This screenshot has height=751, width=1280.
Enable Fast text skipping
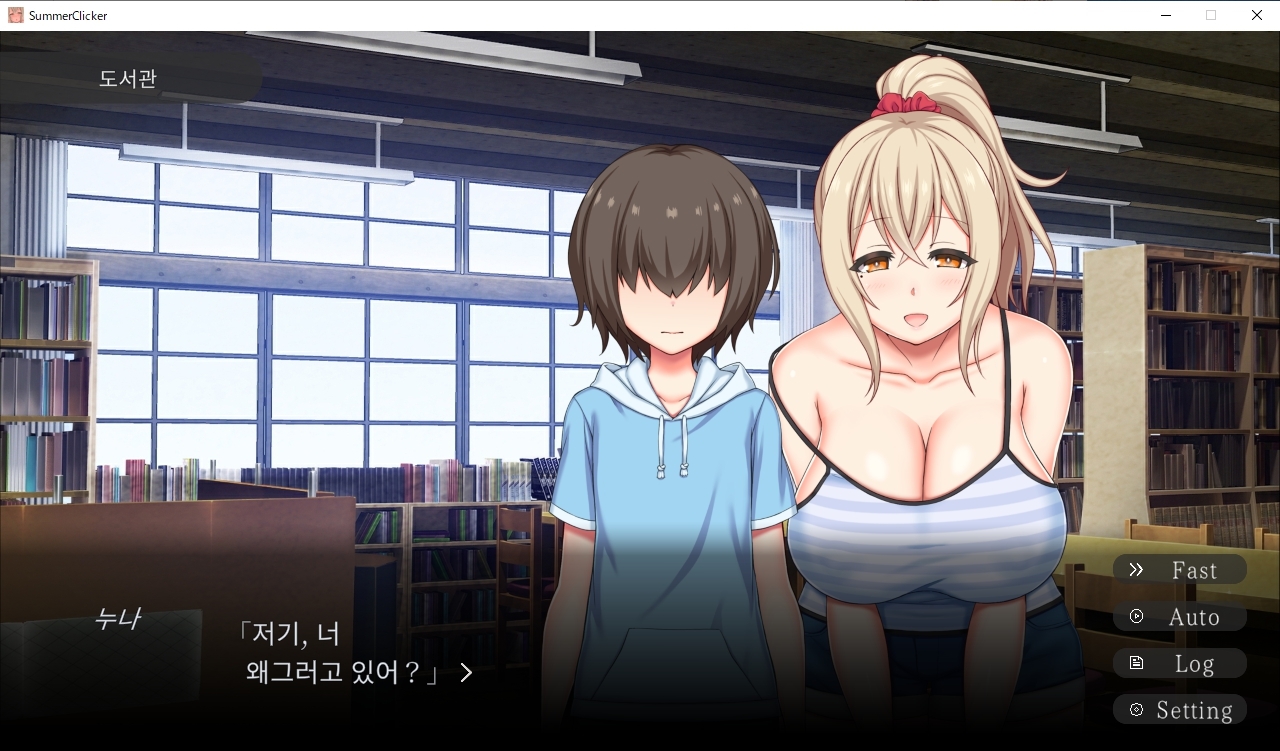coord(1179,570)
